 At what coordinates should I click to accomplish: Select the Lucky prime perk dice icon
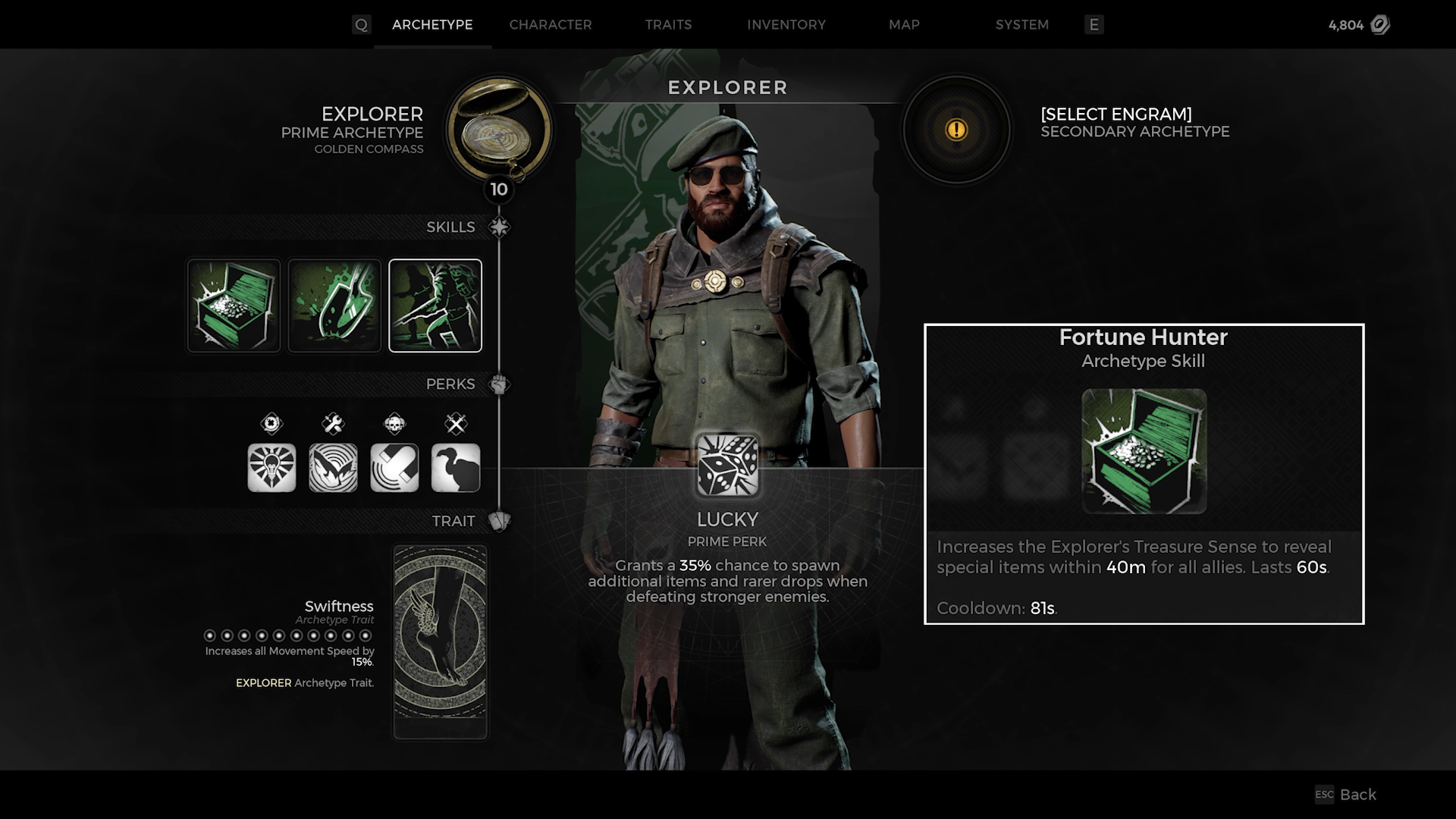(727, 465)
